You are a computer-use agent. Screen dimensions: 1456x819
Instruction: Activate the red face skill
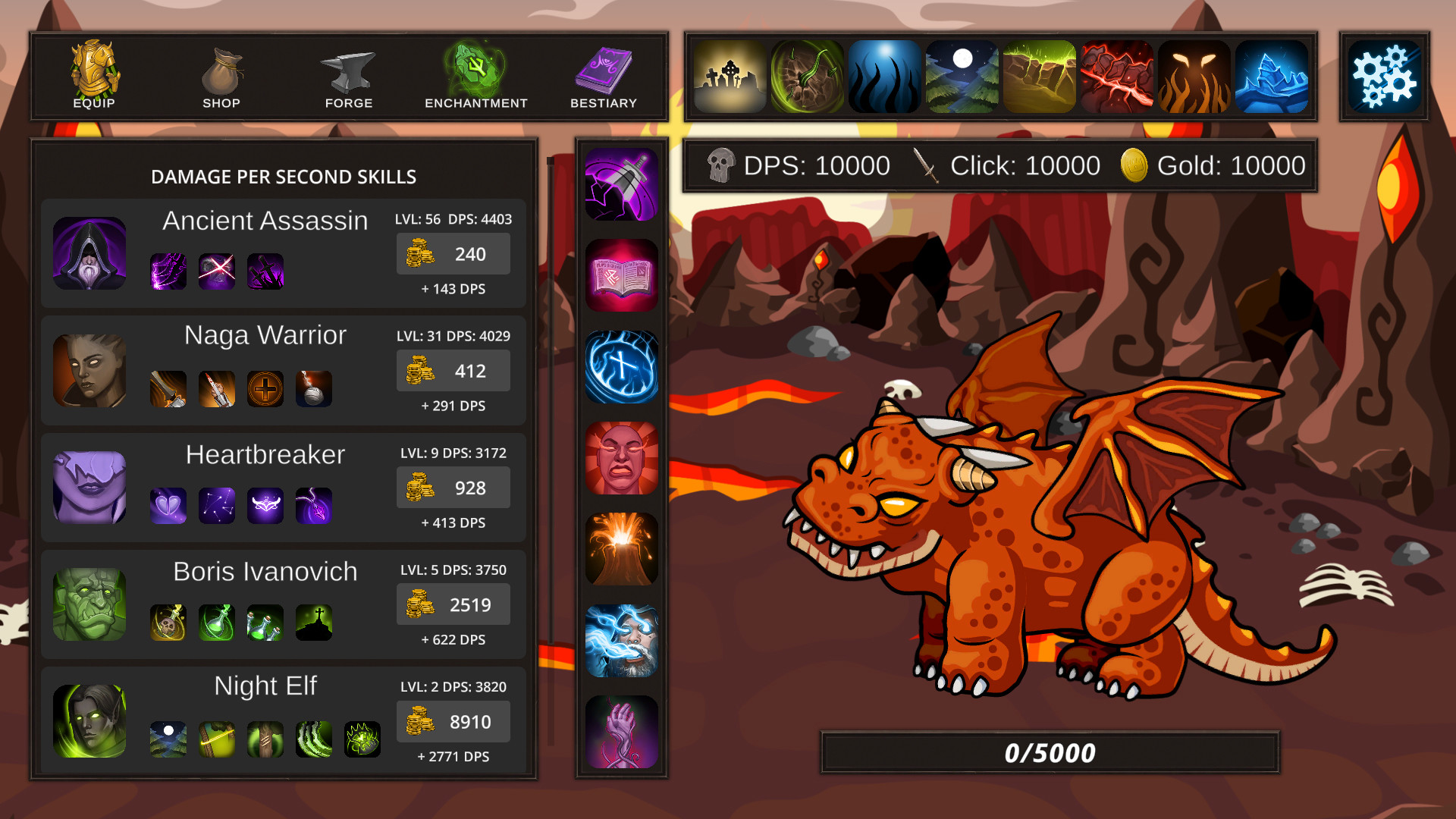621,459
